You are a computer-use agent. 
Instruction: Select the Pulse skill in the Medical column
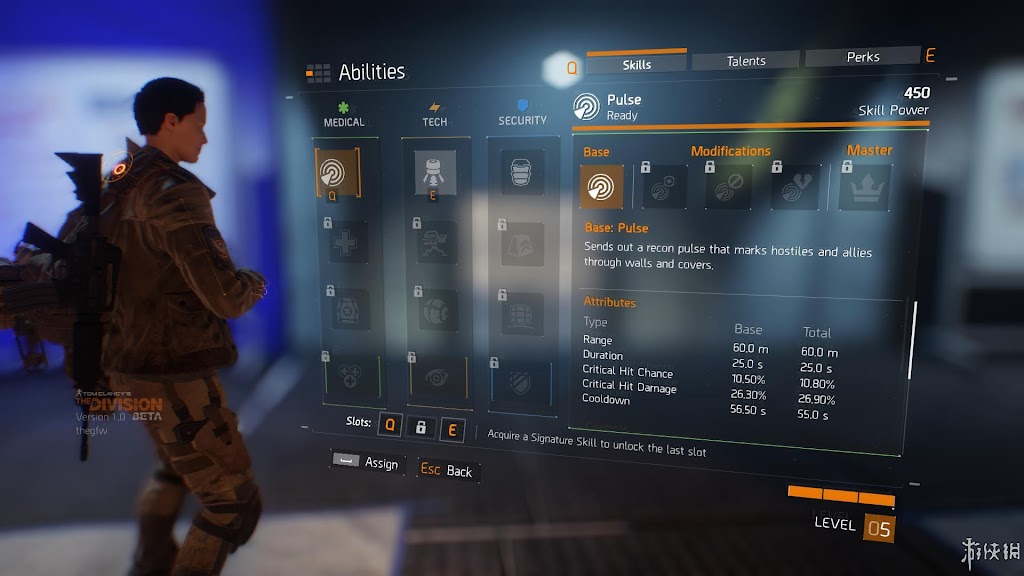(336, 173)
